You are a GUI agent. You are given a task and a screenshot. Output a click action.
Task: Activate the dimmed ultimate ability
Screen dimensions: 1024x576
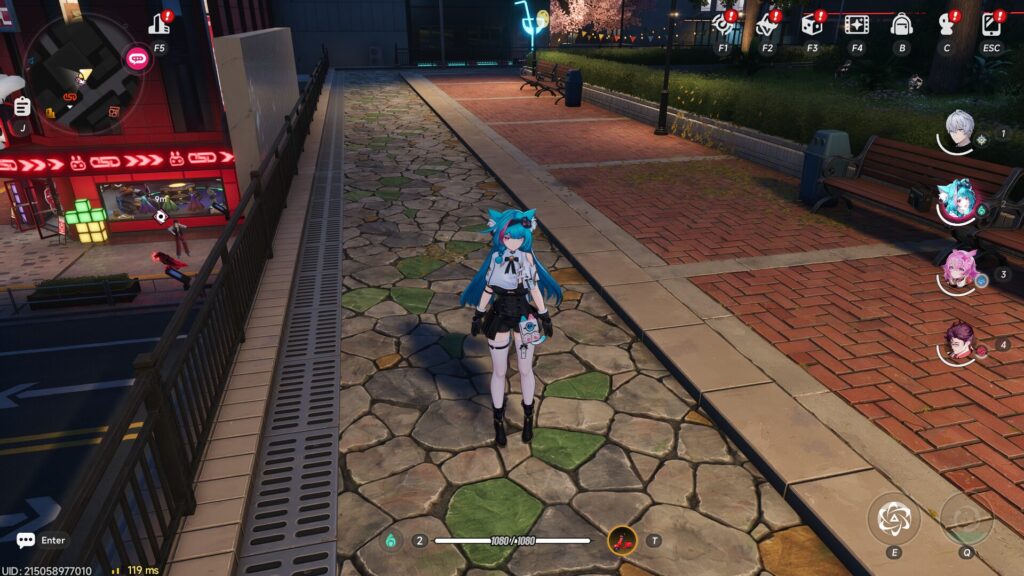pyautogui.click(x=966, y=518)
